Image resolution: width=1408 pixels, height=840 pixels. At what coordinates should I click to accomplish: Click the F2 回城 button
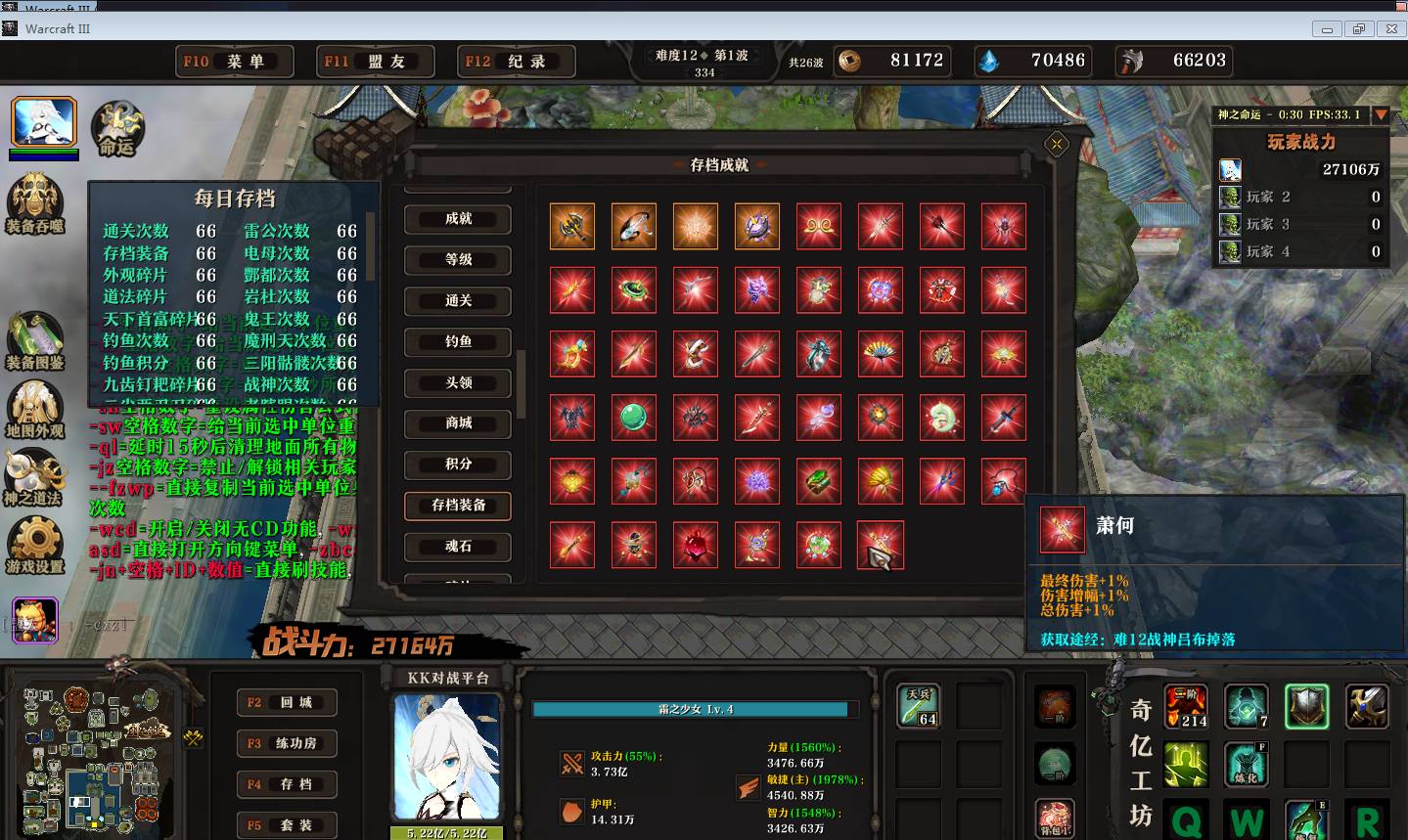tap(288, 702)
